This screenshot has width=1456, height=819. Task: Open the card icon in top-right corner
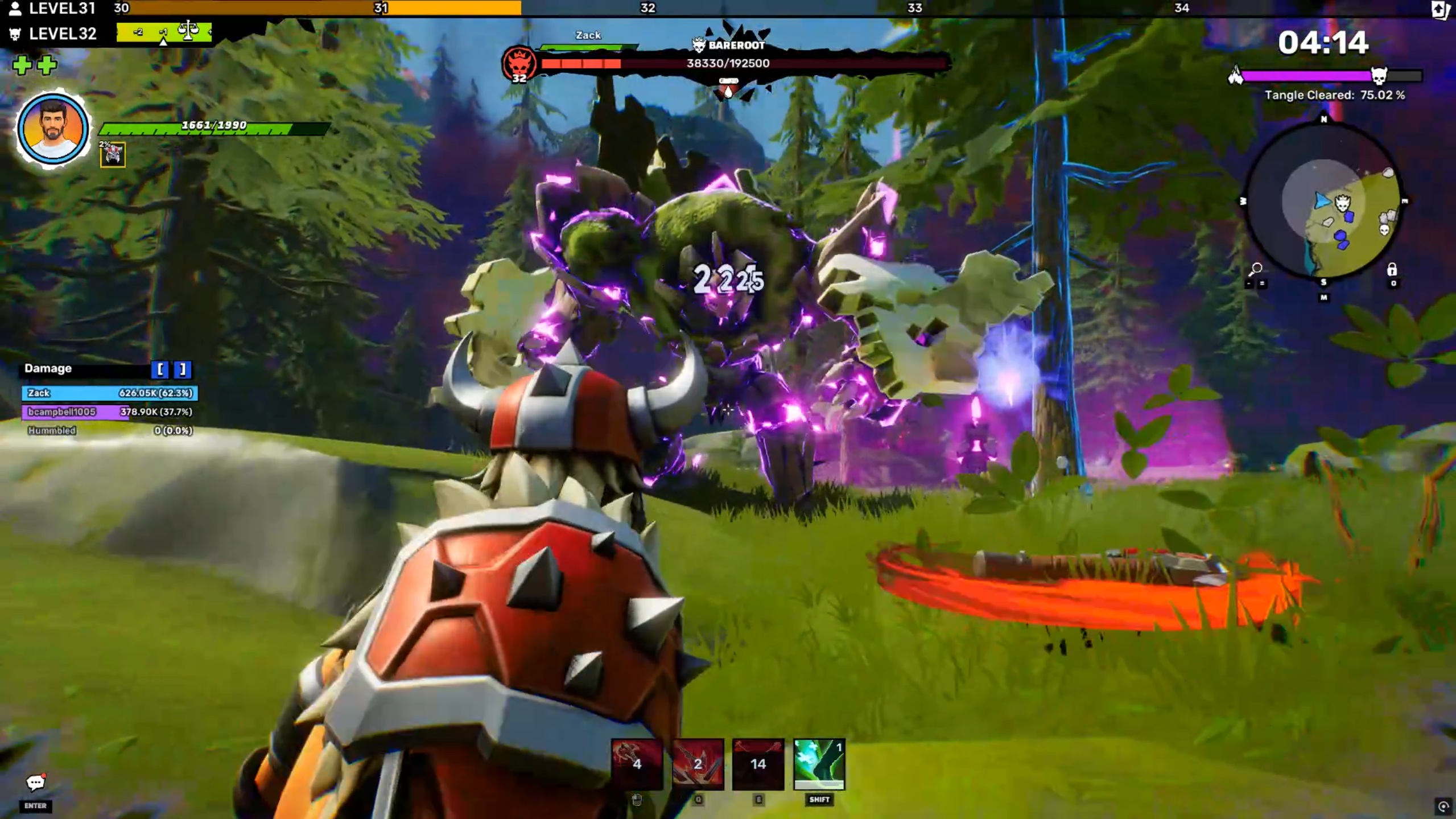point(1440,9)
